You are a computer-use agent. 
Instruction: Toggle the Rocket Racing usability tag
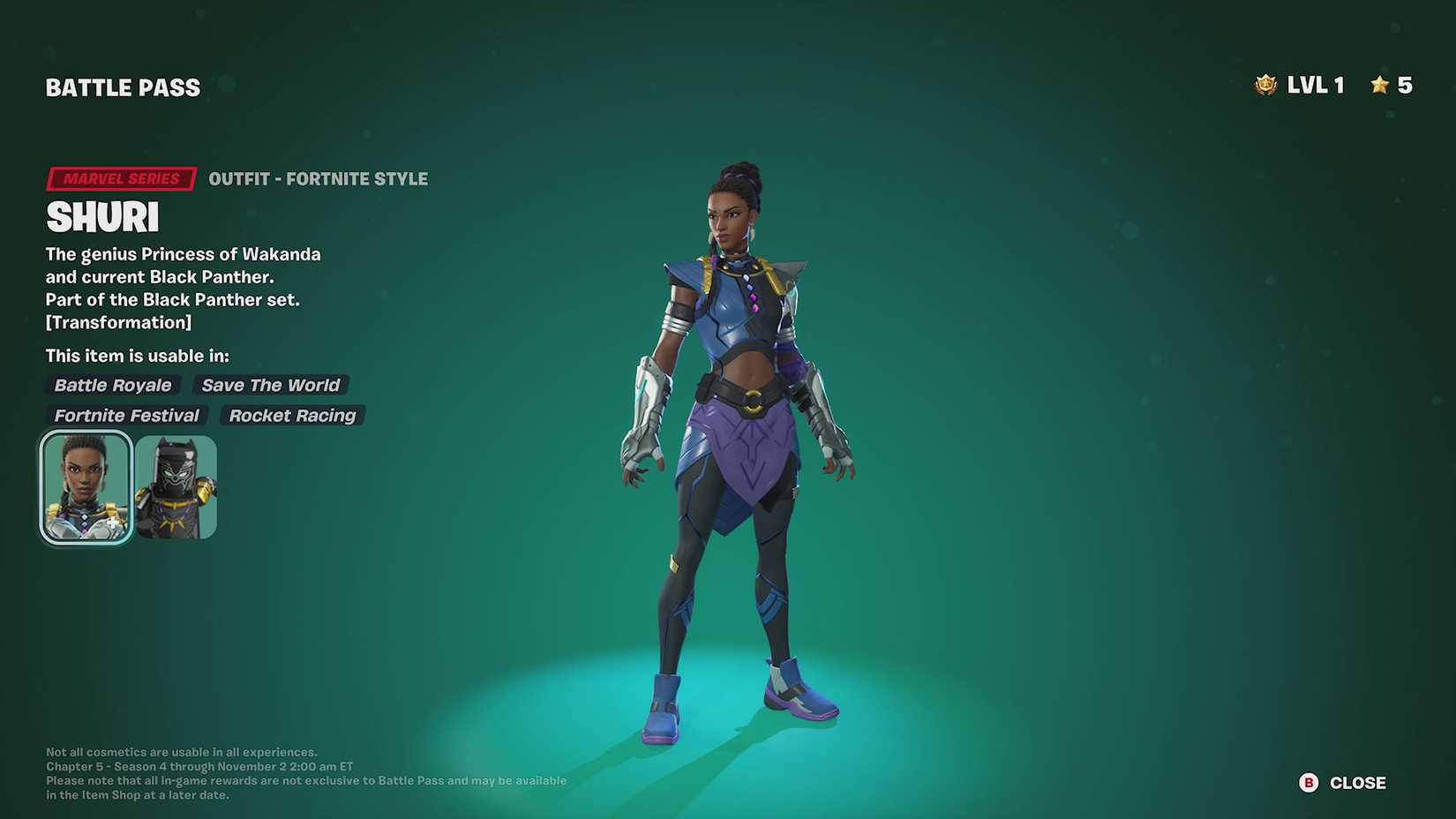tap(291, 415)
